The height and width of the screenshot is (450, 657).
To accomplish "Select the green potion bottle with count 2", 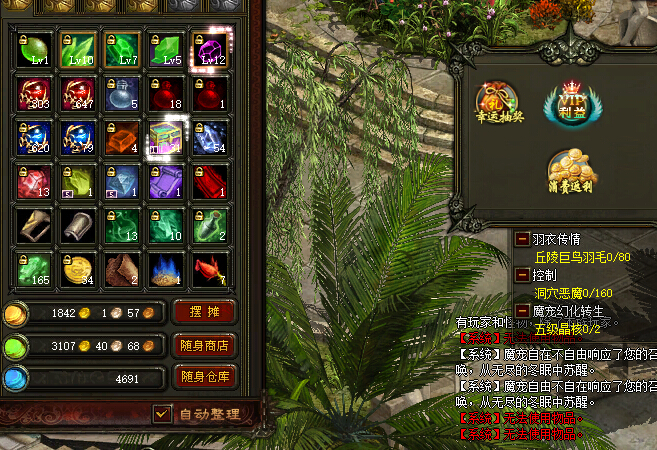I will tap(210, 225).
